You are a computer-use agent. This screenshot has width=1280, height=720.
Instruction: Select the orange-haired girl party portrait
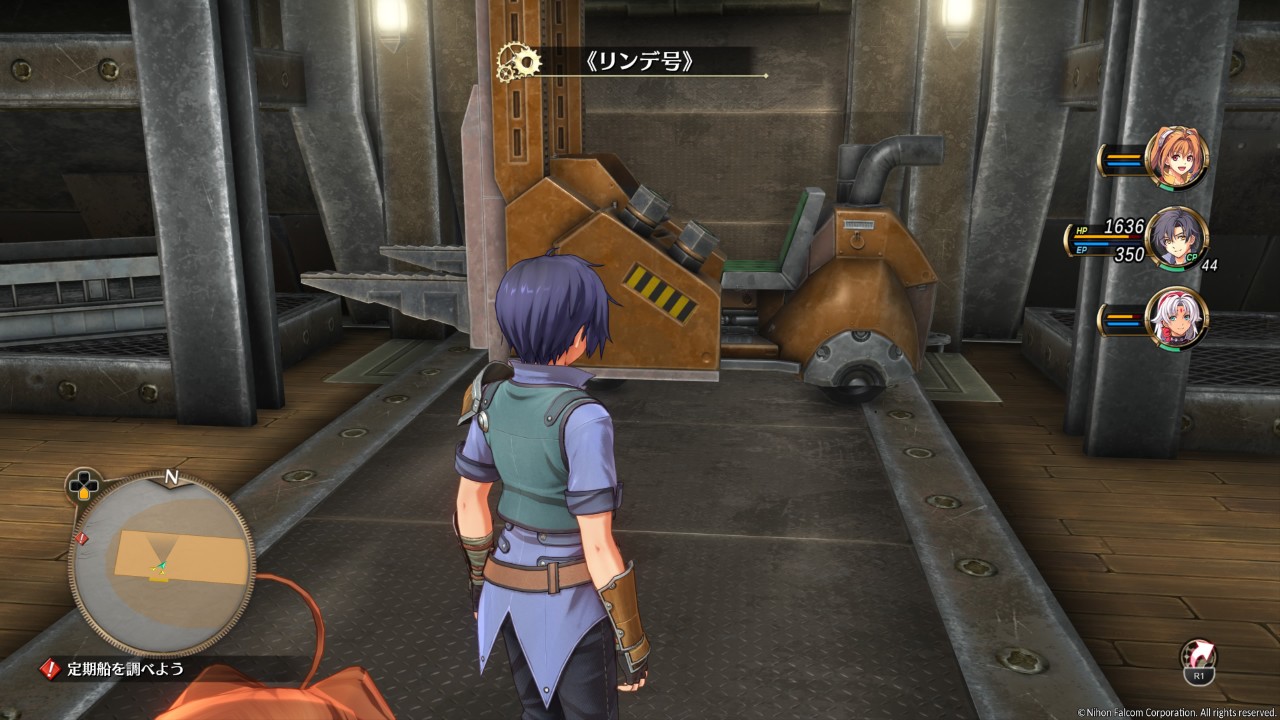click(x=1177, y=158)
